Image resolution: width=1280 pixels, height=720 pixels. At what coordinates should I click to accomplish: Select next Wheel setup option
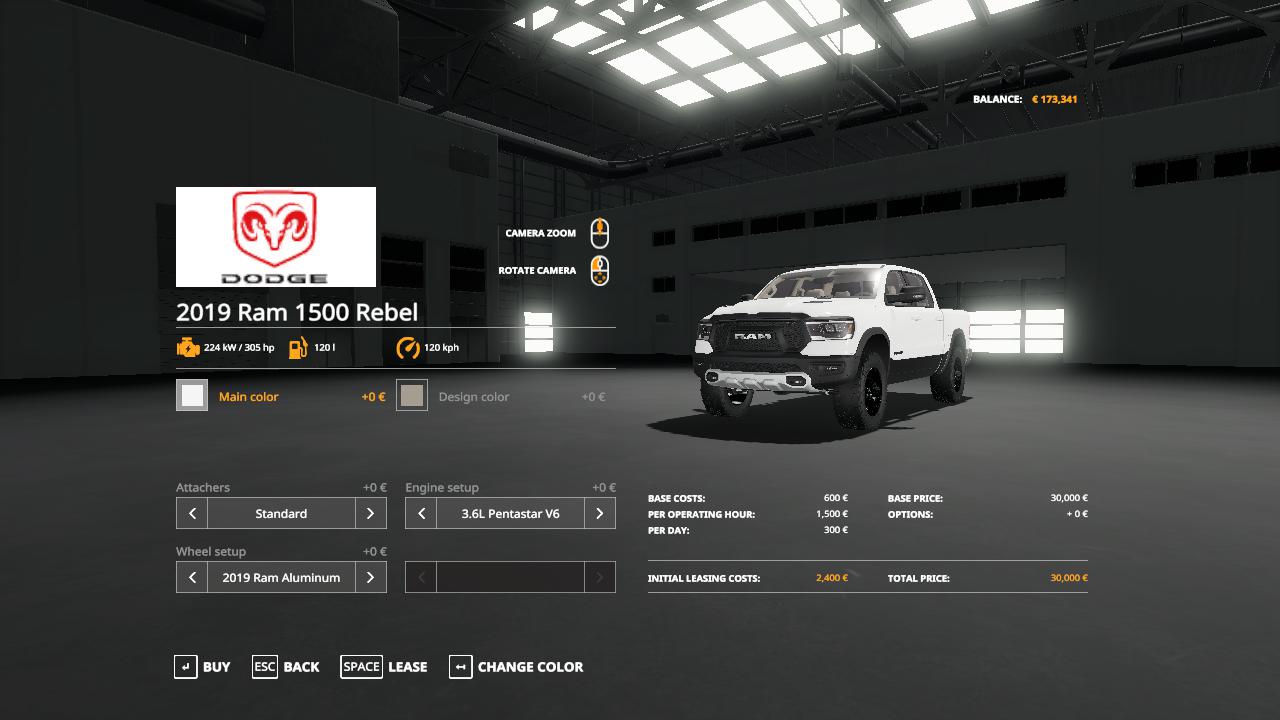(370, 578)
